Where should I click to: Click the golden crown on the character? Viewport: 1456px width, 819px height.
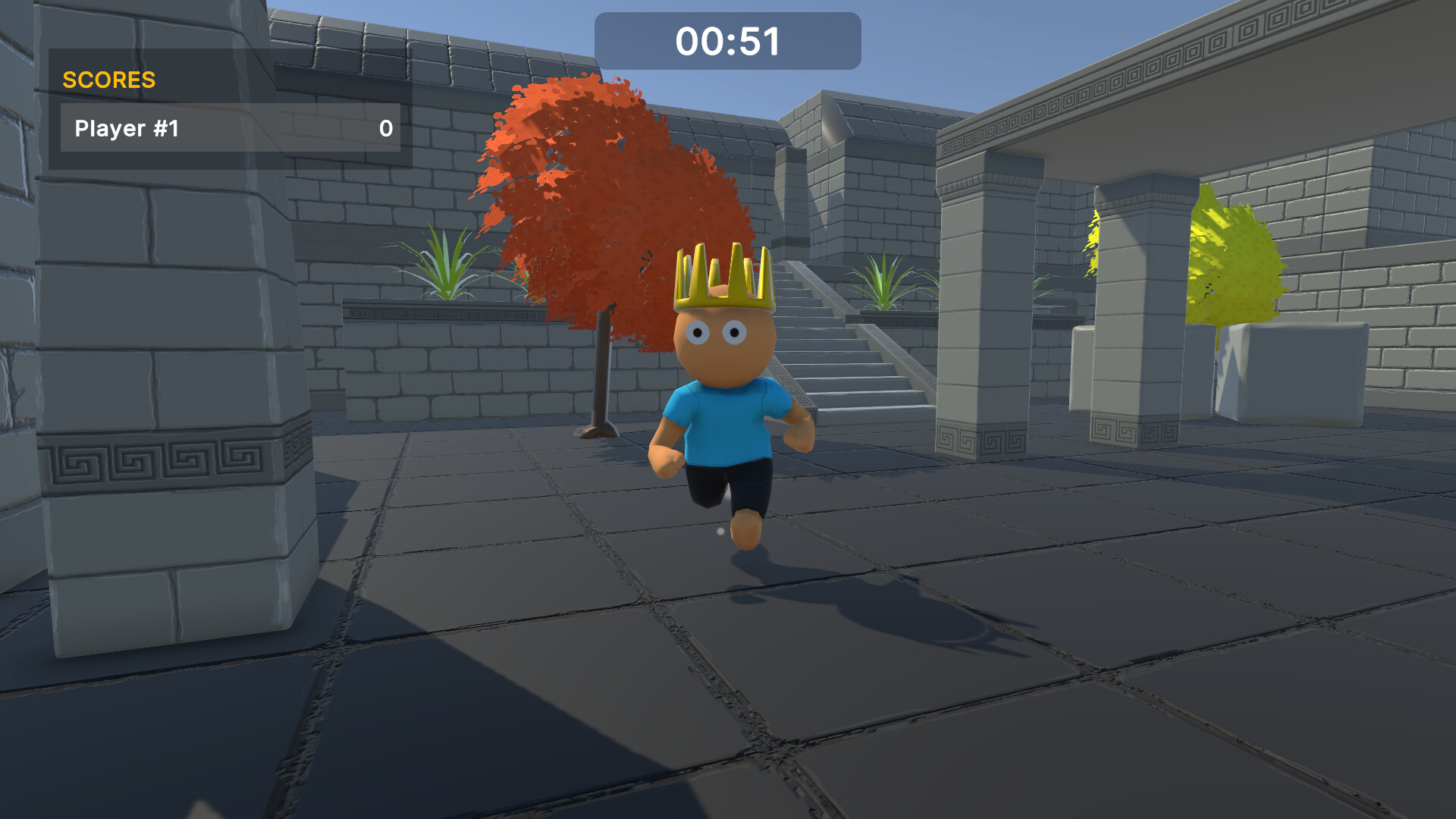720,277
